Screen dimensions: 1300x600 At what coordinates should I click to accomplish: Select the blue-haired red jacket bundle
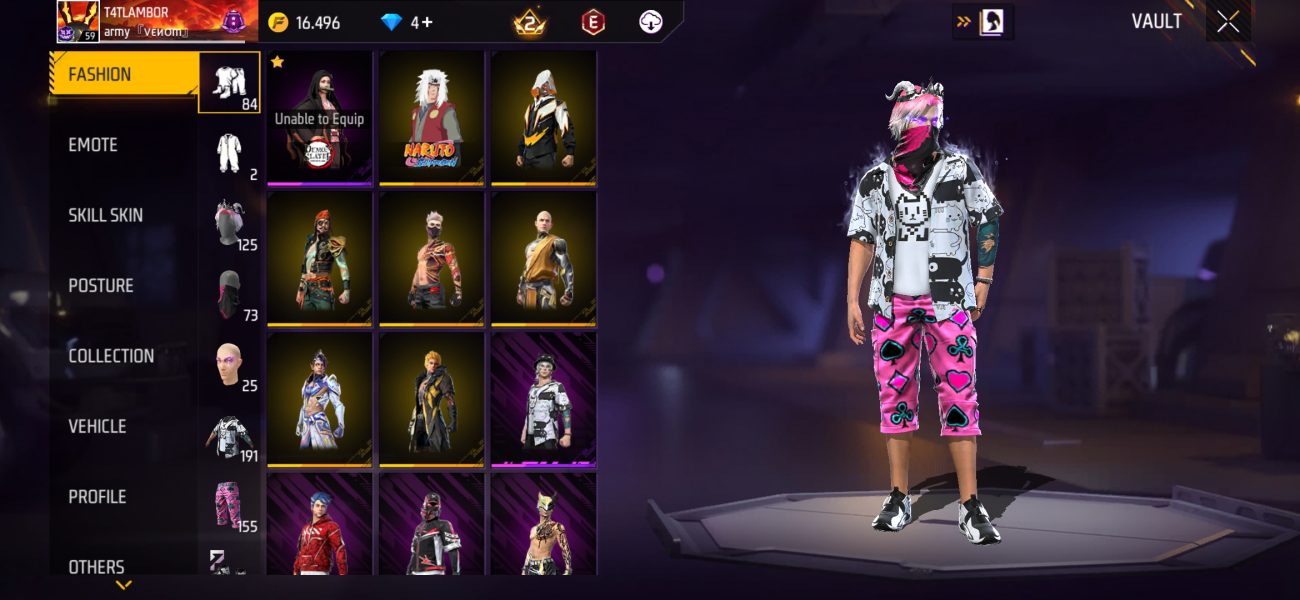(320, 525)
